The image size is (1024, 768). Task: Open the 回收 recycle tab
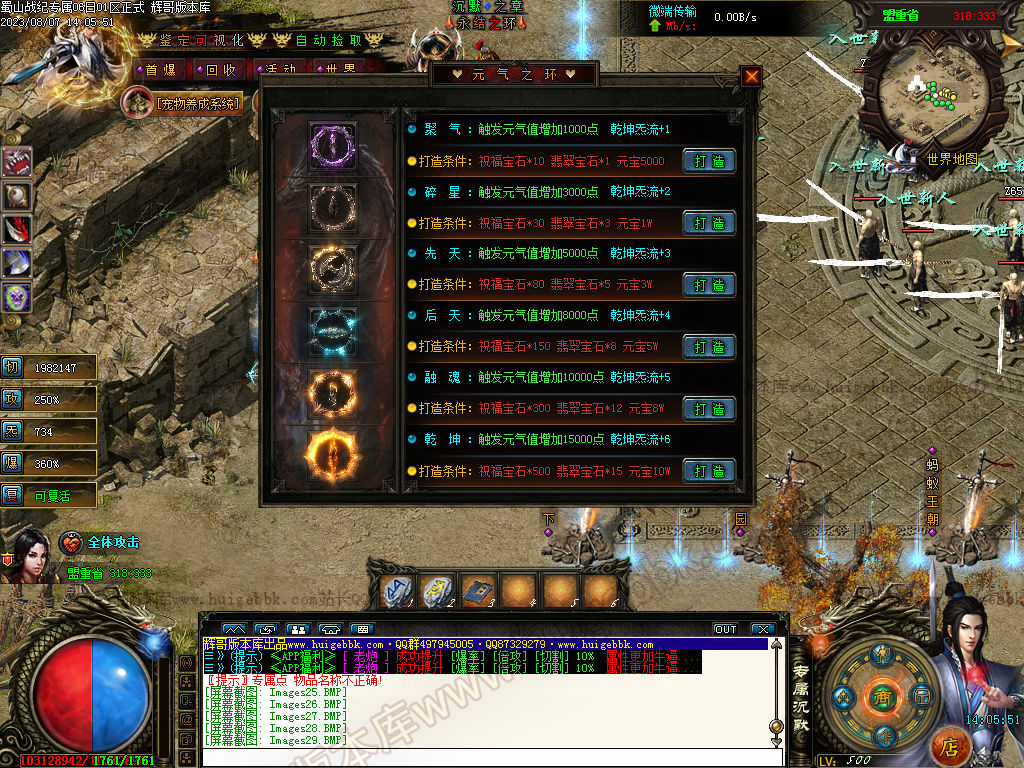[x=219, y=70]
